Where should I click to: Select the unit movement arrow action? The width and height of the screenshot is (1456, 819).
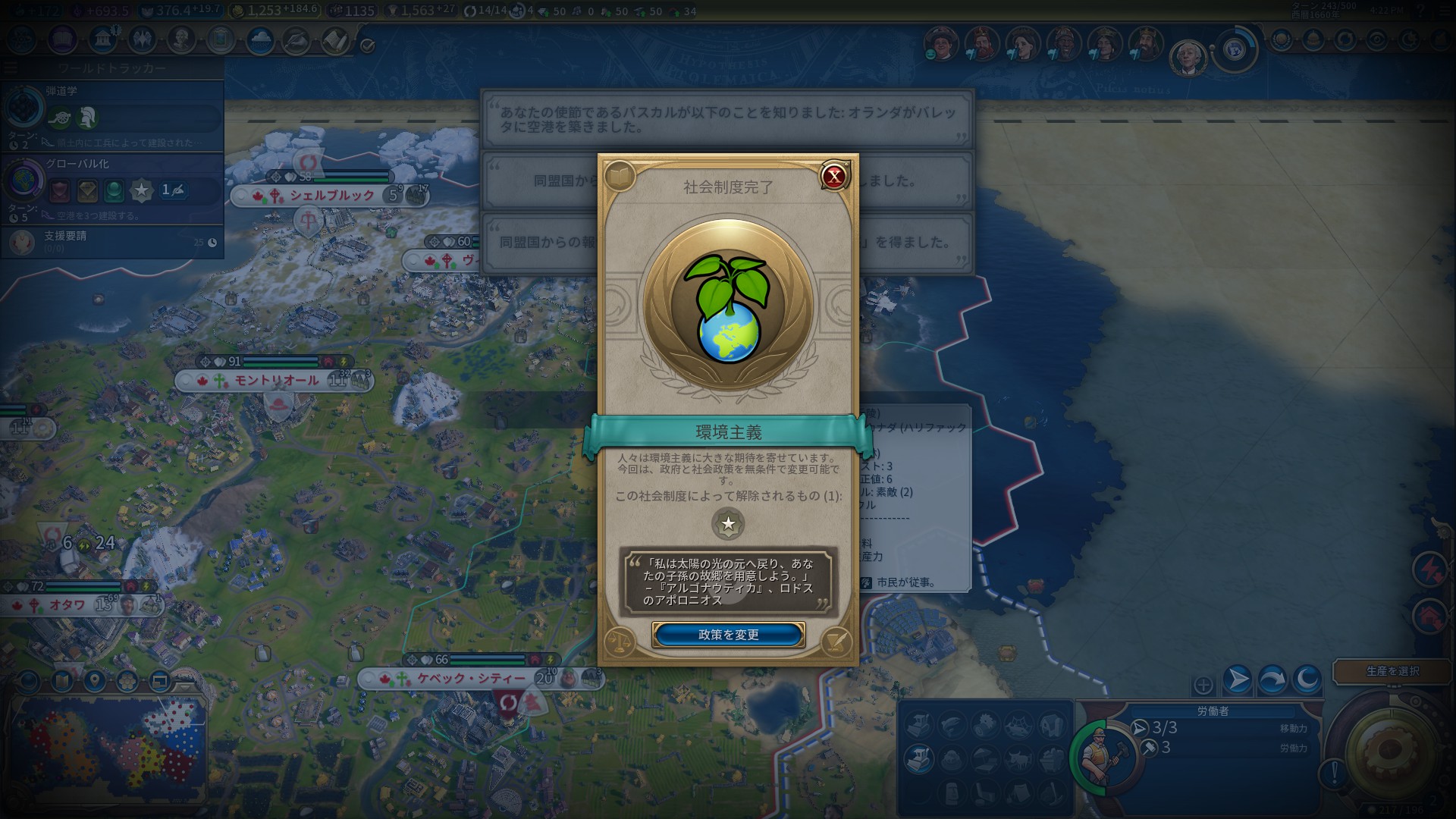1237,679
